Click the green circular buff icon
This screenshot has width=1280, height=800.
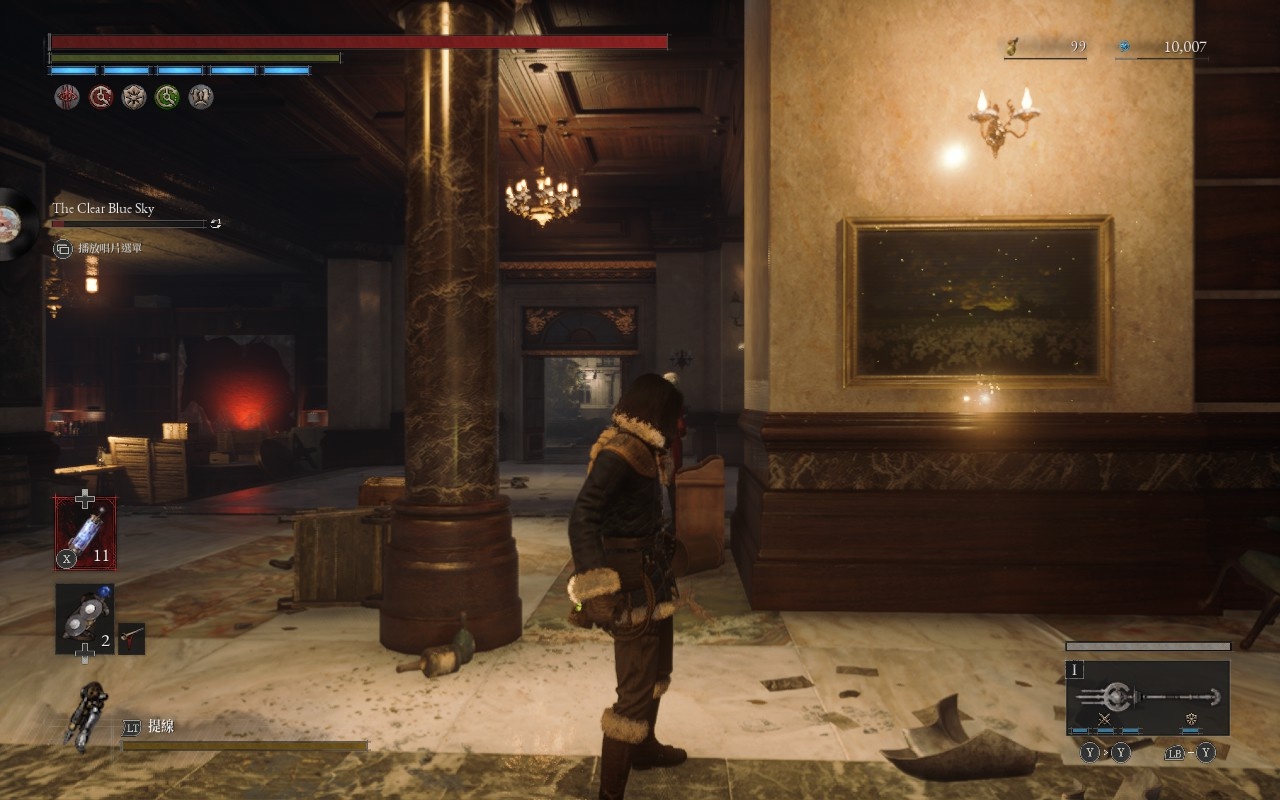click(167, 97)
